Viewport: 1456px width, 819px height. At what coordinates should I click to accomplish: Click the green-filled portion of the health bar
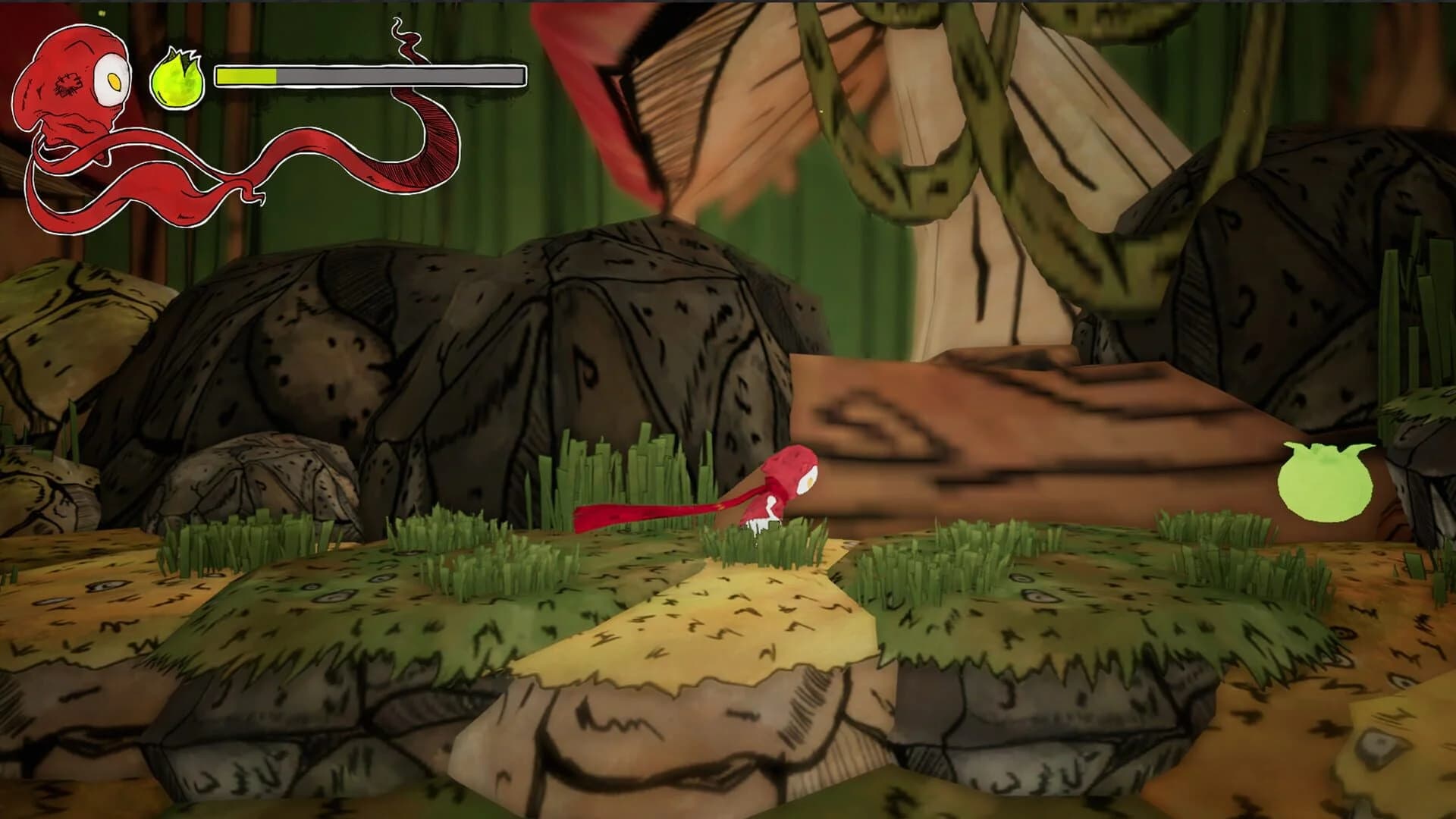click(246, 77)
